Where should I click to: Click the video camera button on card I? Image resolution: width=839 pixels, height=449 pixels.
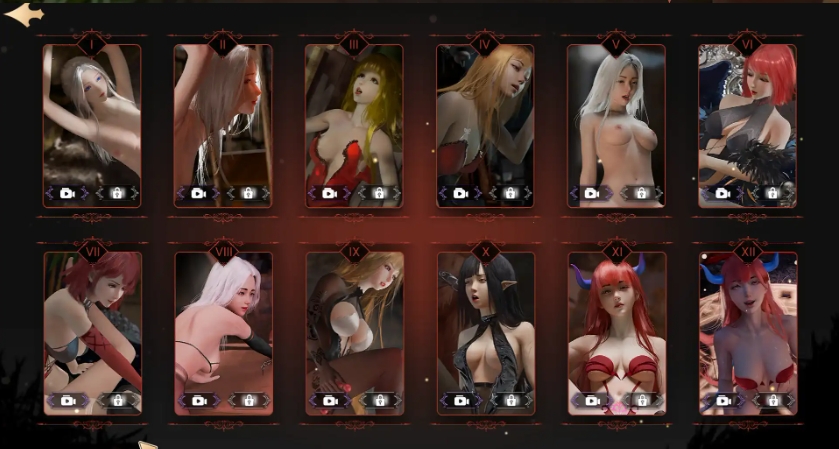pyautogui.click(x=68, y=193)
